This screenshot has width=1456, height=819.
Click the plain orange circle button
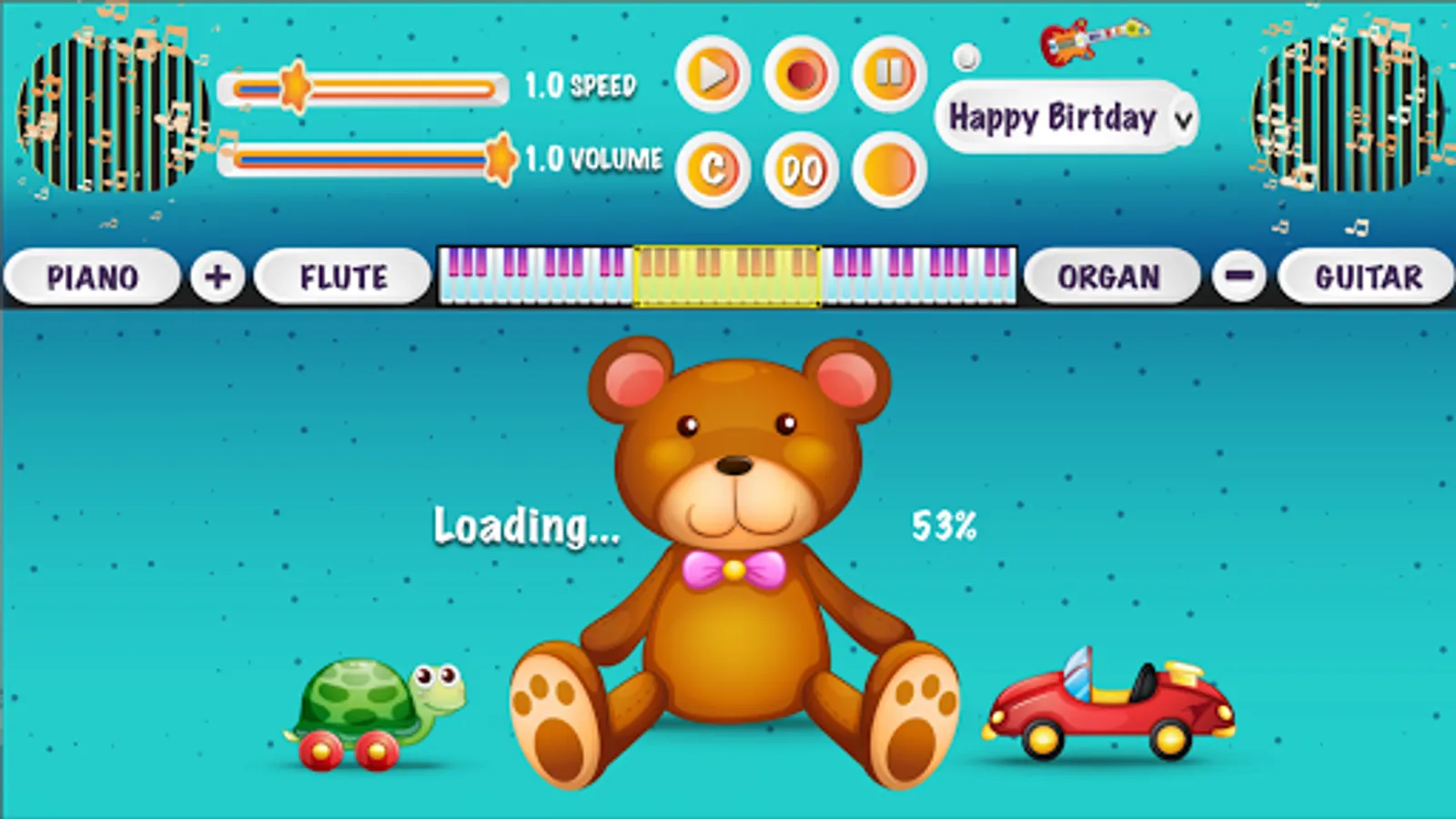[889, 171]
